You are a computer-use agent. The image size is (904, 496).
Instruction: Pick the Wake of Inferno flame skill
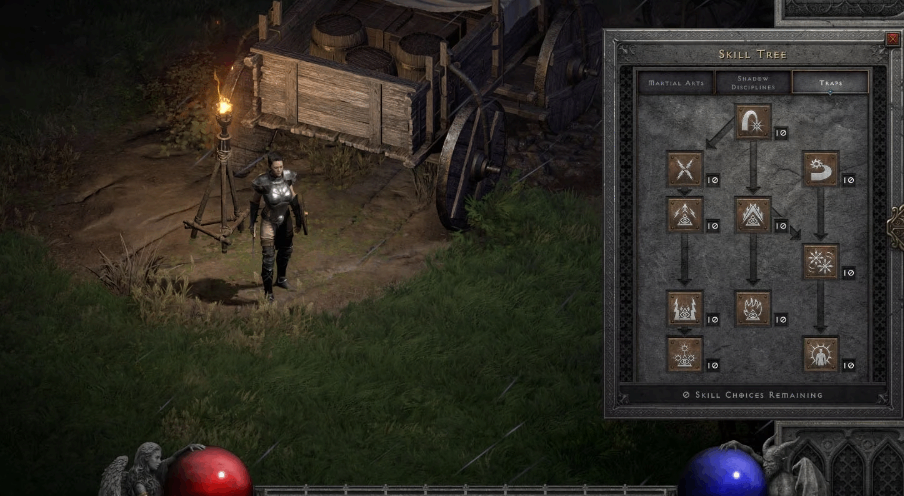[x=752, y=308]
